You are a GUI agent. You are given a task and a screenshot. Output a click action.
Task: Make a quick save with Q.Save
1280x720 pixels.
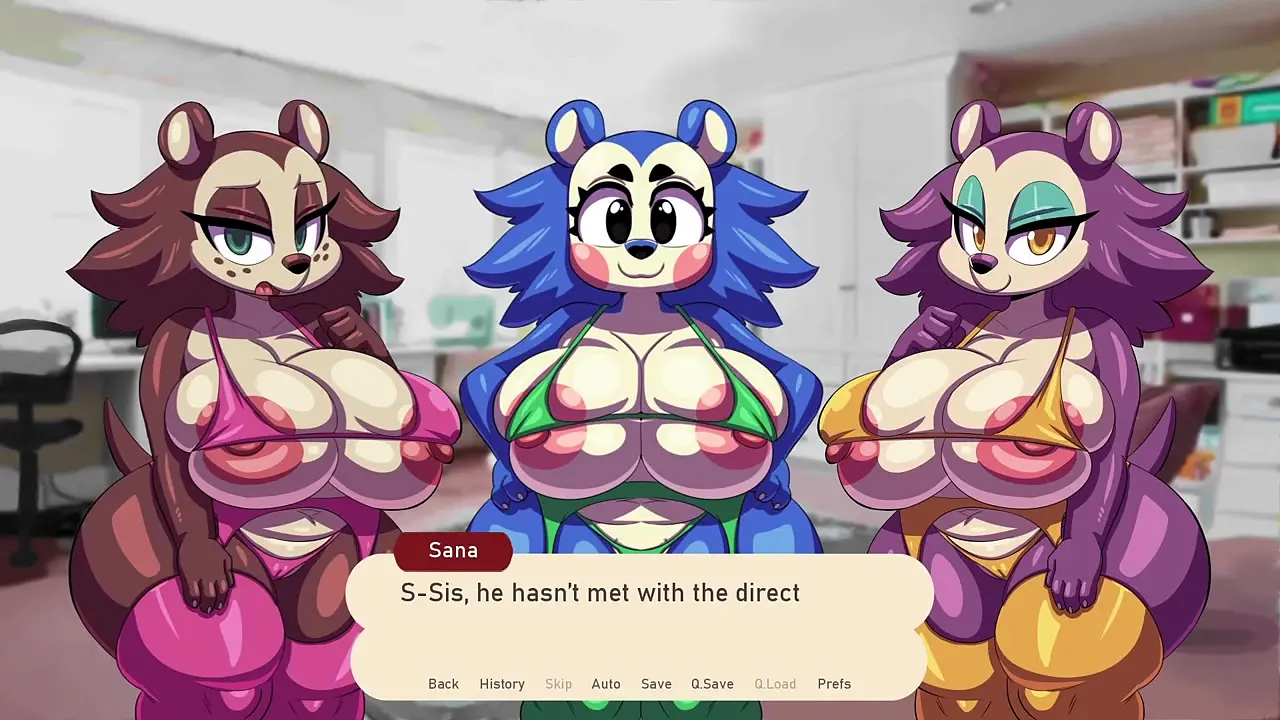(712, 684)
